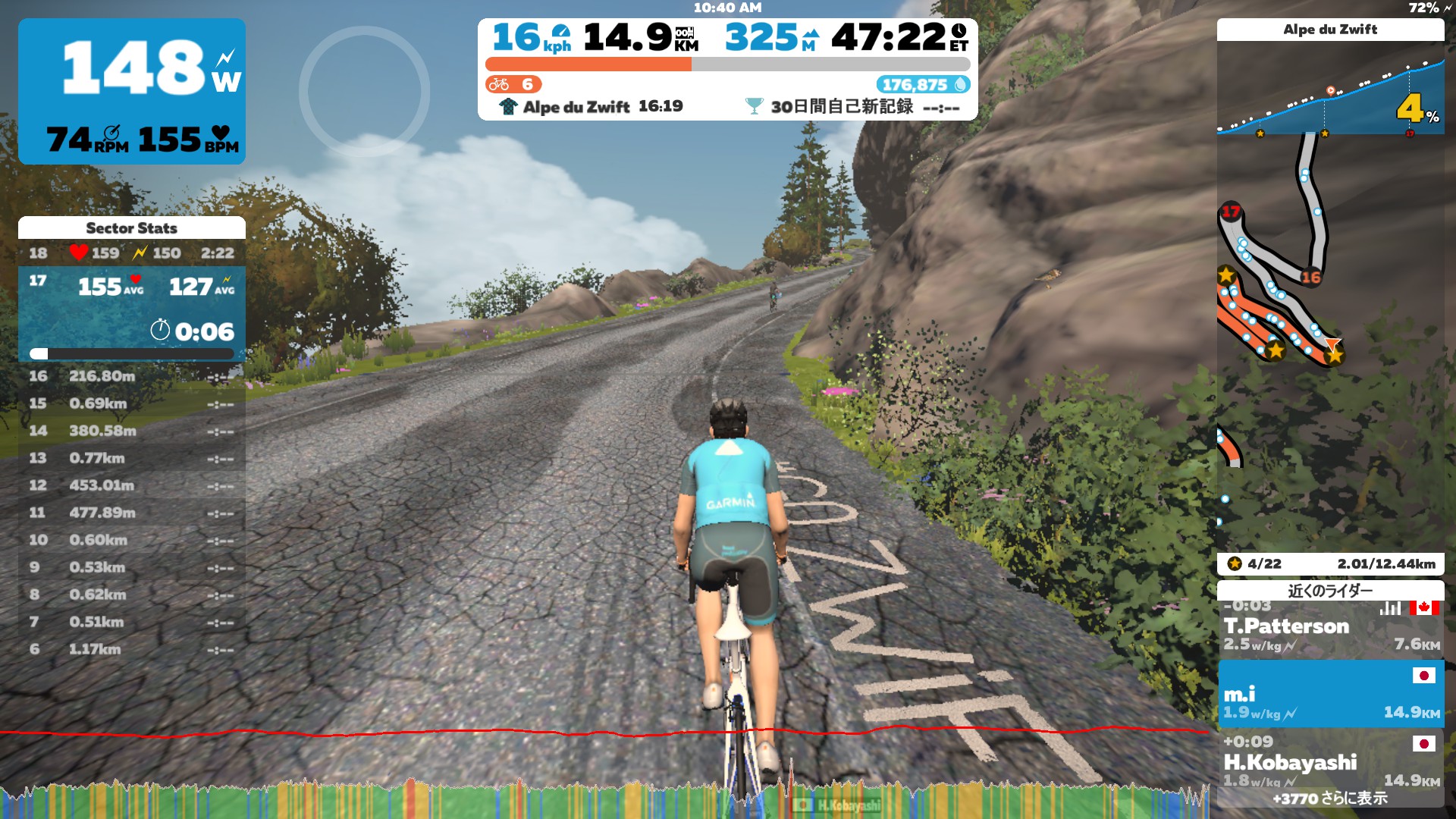The image size is (1456, 819).
Task: Click the ride level 6 badge
Action: tap(513, 84)
